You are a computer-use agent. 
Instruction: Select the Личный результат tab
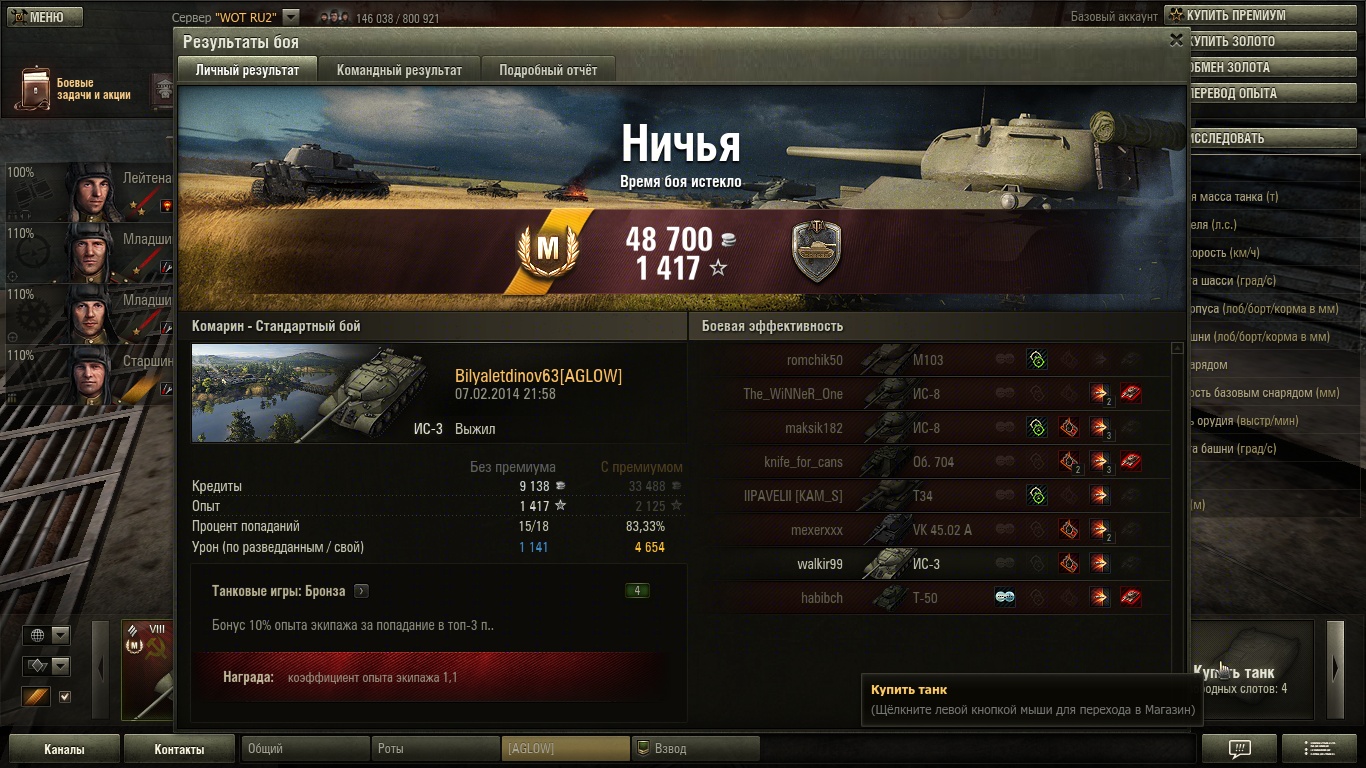pyautogui.click(x=247, y=70)
